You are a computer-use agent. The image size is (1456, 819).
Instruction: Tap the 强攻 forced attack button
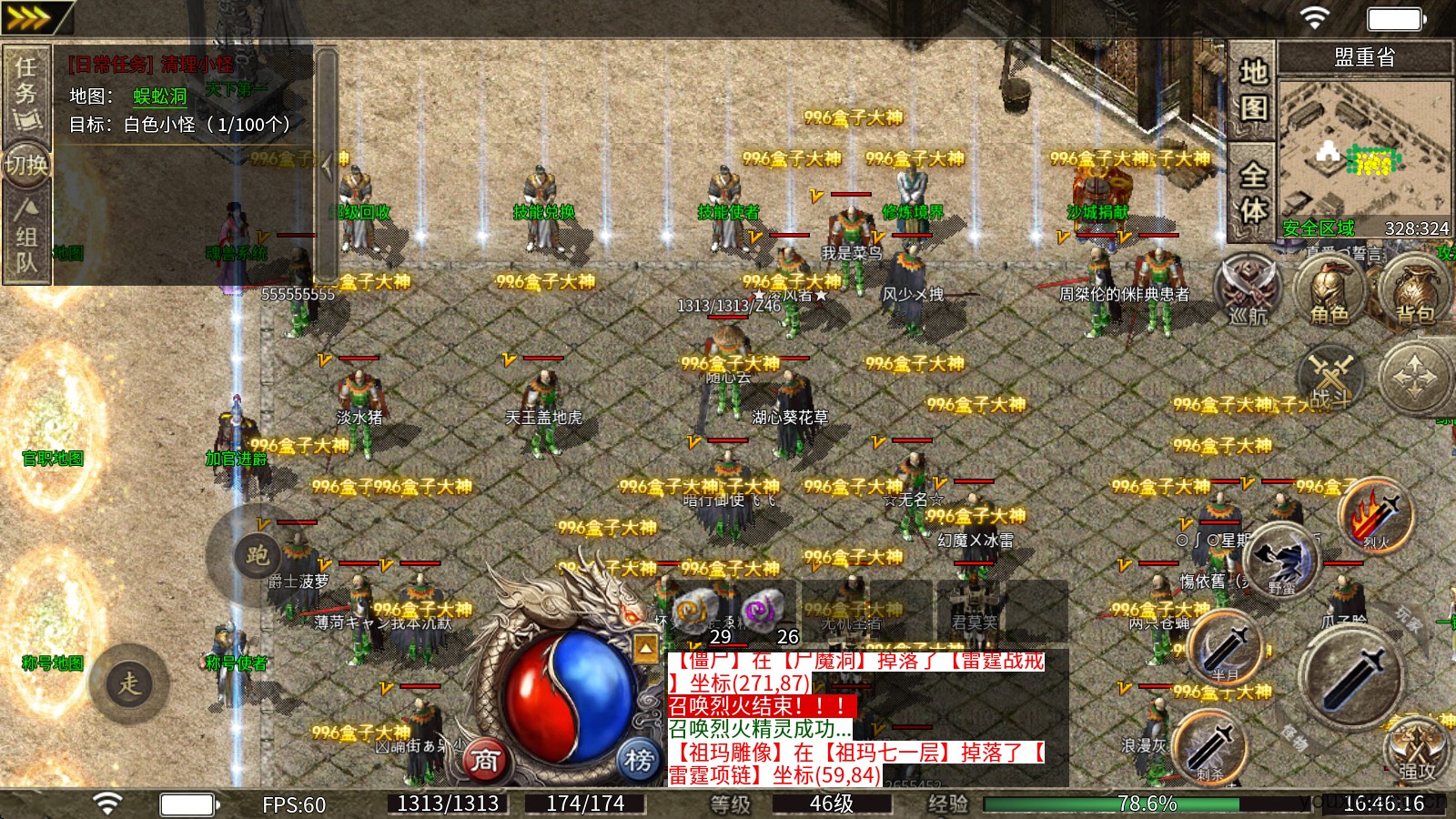1416,751
